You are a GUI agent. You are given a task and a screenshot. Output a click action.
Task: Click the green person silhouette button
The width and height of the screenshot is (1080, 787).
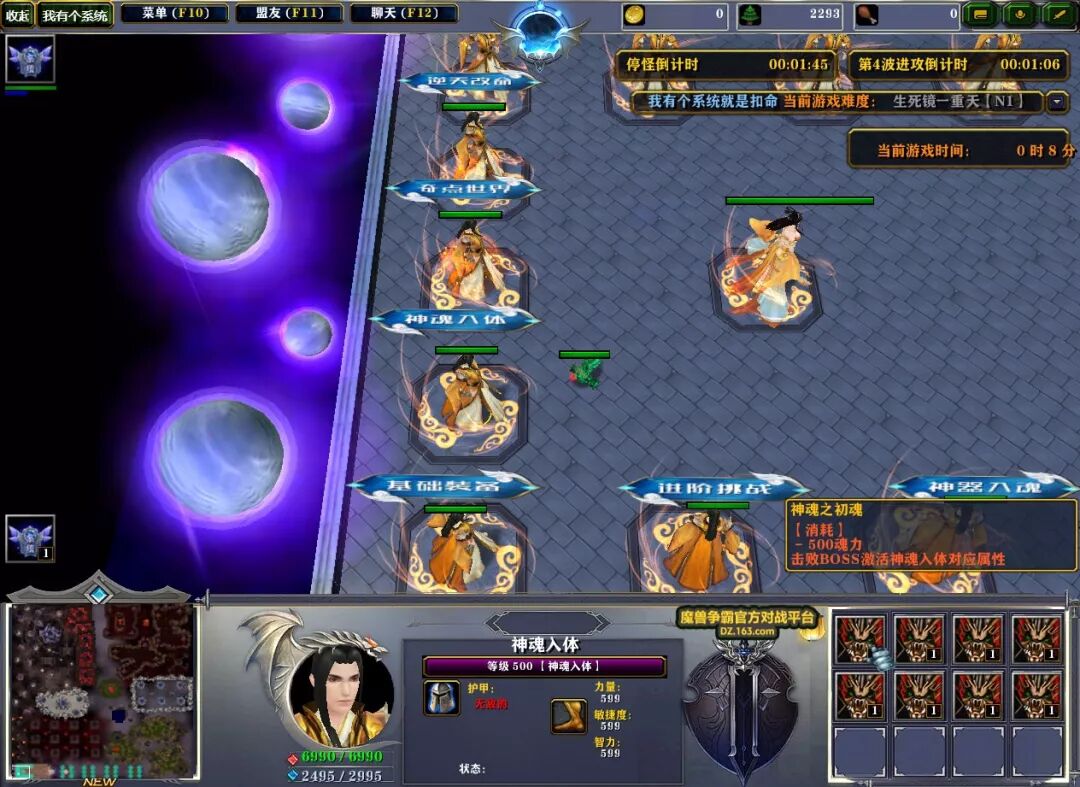(1019, 15)
